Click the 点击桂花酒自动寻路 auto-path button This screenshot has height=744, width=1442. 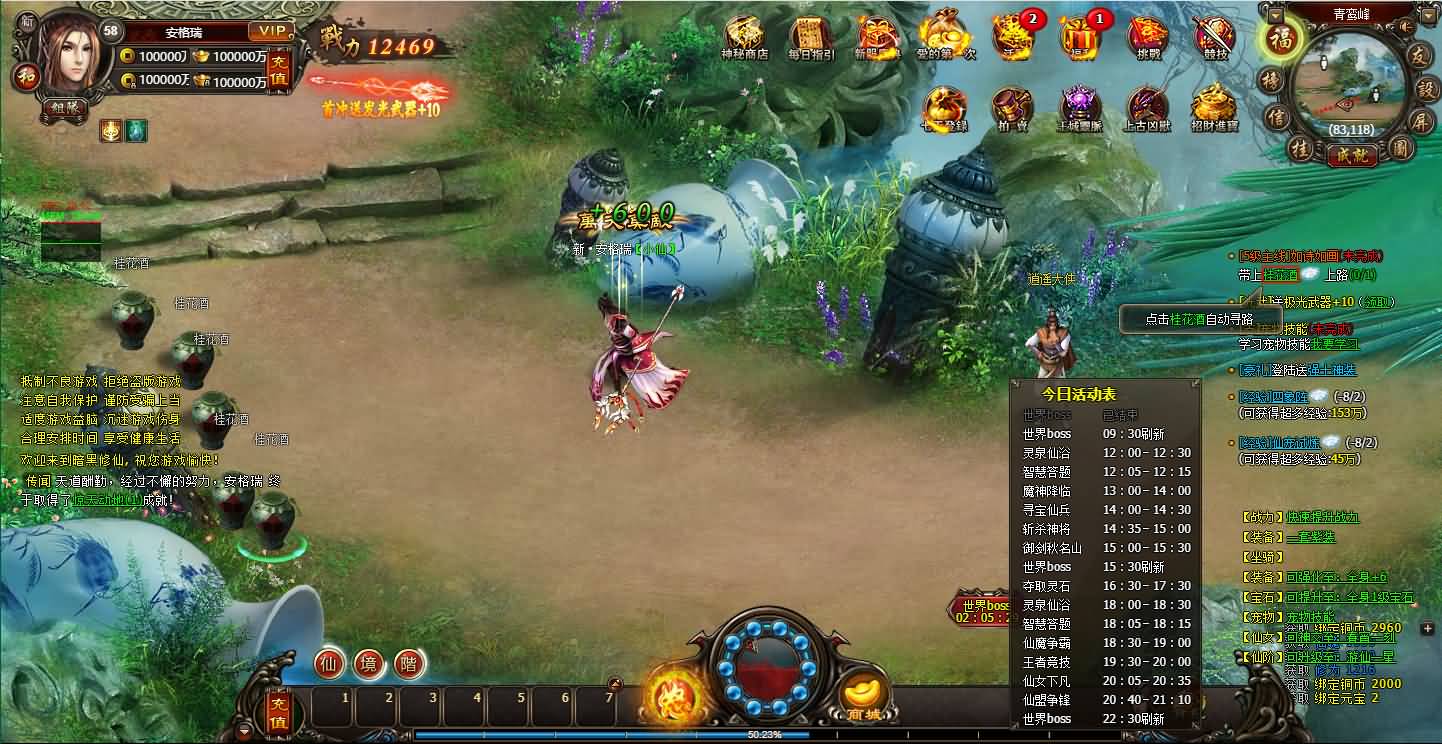(x=1199, y=318)
